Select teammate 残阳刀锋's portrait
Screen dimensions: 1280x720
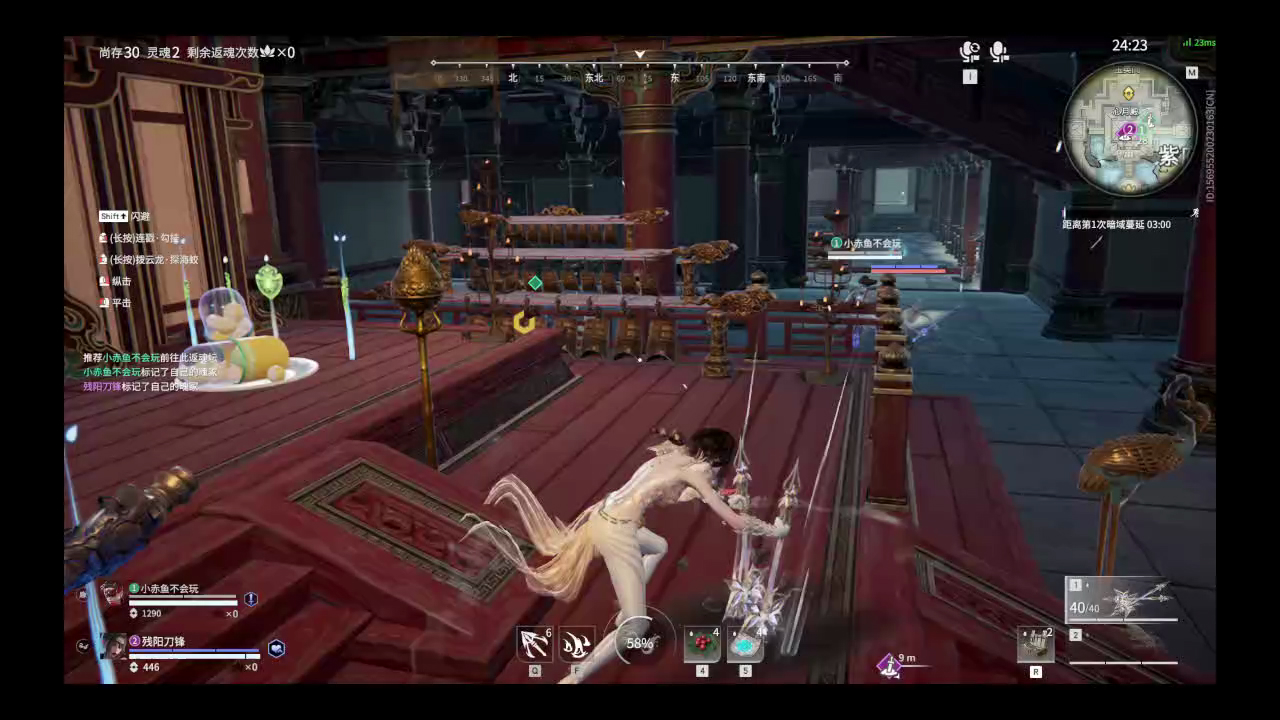pyautogui.click(x=113, y=646)
